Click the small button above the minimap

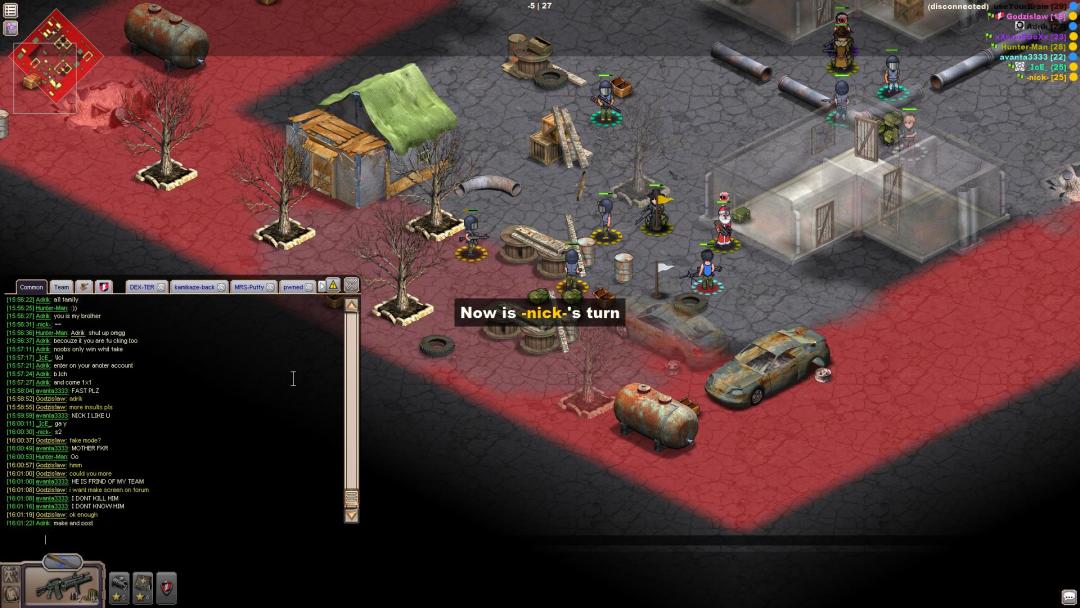coord(10,10)
